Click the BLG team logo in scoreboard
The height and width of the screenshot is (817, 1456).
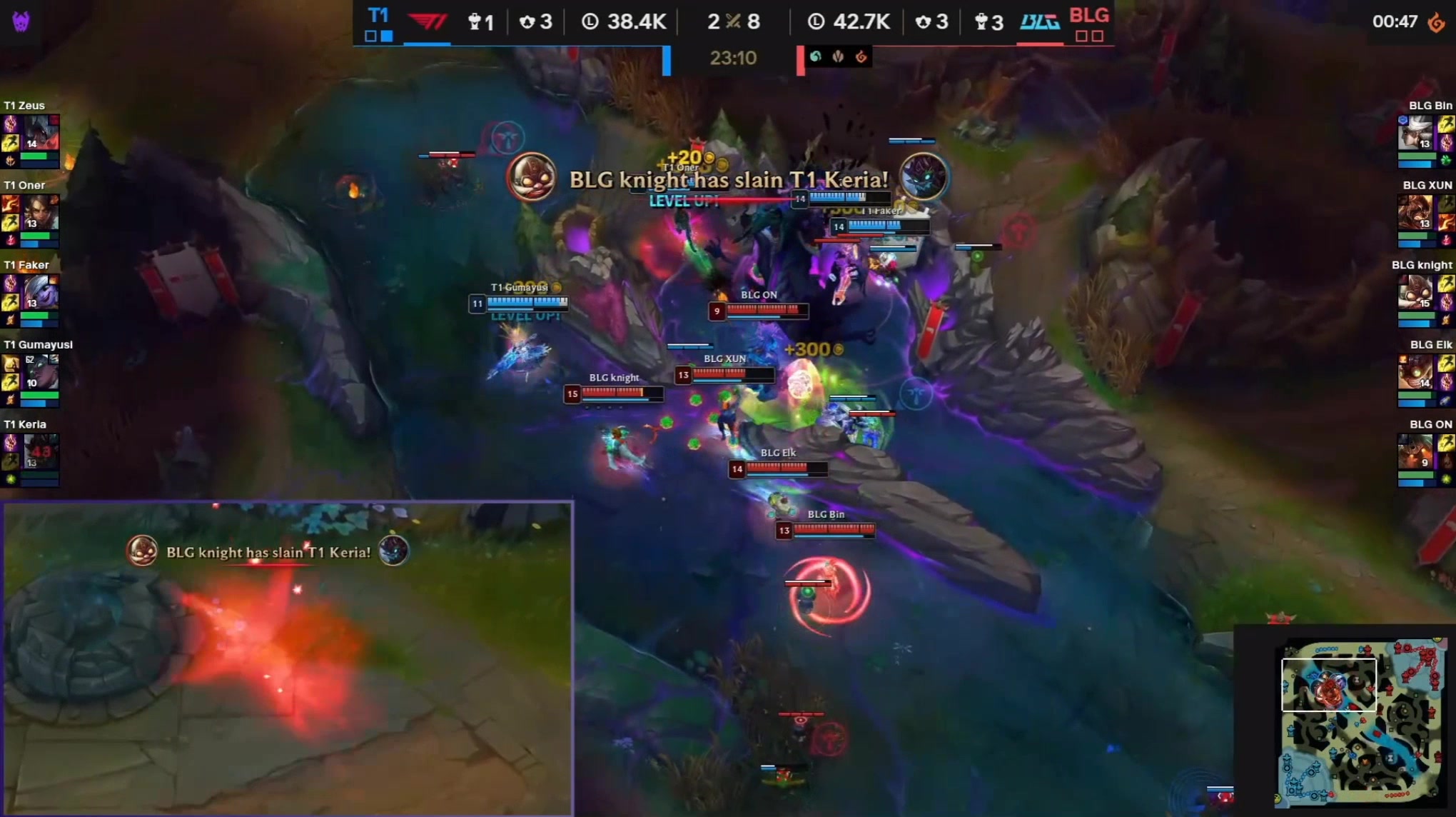(x=1039, y=22)
